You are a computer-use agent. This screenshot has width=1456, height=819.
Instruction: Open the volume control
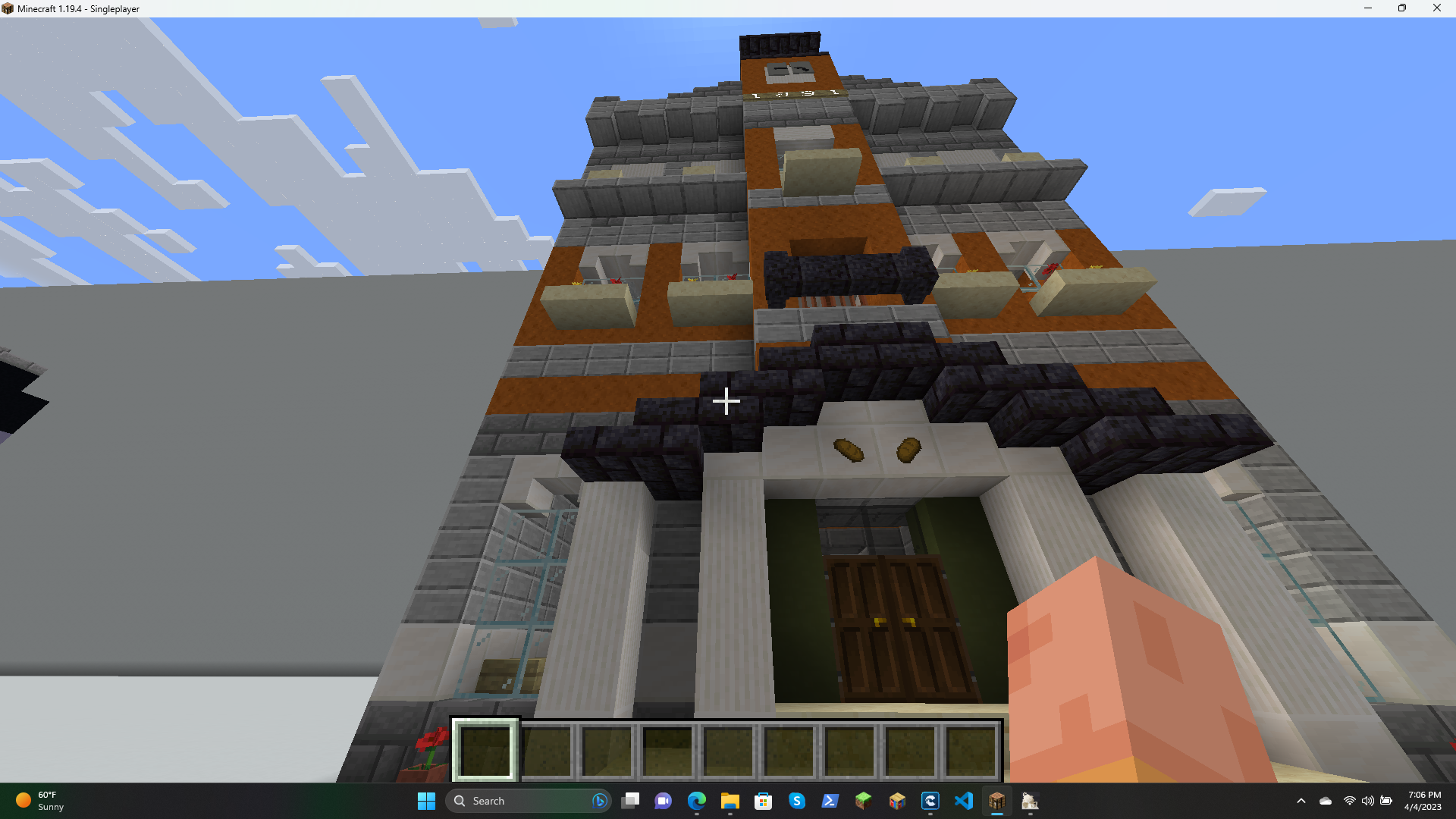pyautogui.click(x=1368, y=802)
